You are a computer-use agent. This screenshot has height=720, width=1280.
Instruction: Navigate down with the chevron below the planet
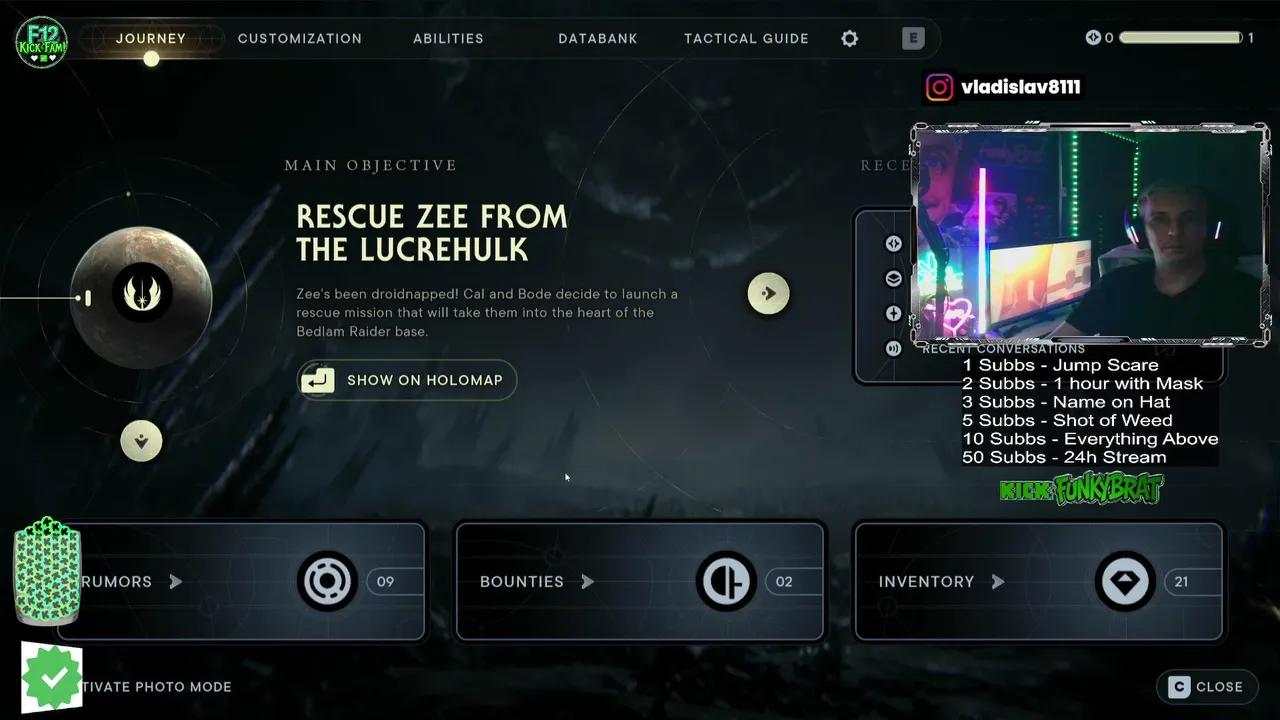141,440
